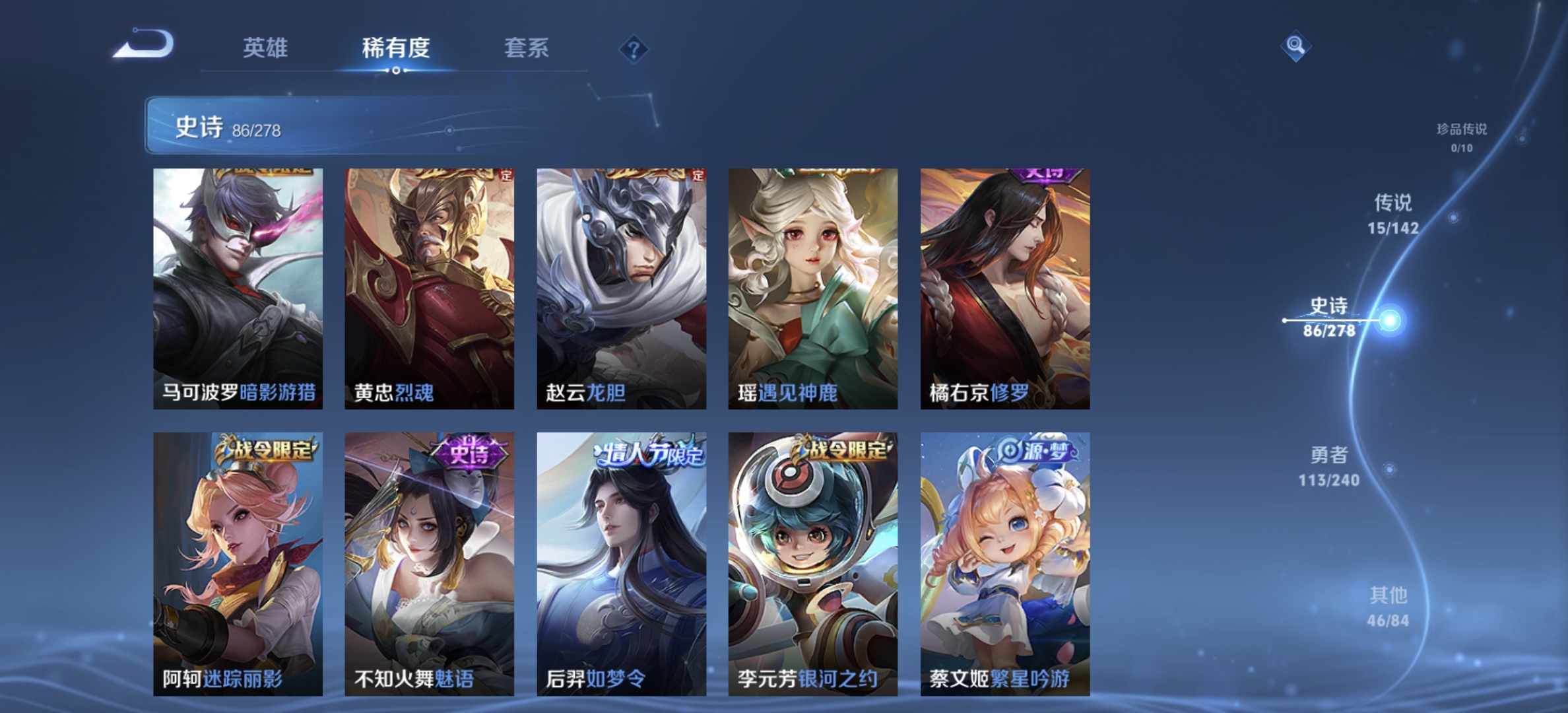This screenshot has height=713, width=1568.
Task: Open the search magnifier icon
Action: [x=1295, y=46]
